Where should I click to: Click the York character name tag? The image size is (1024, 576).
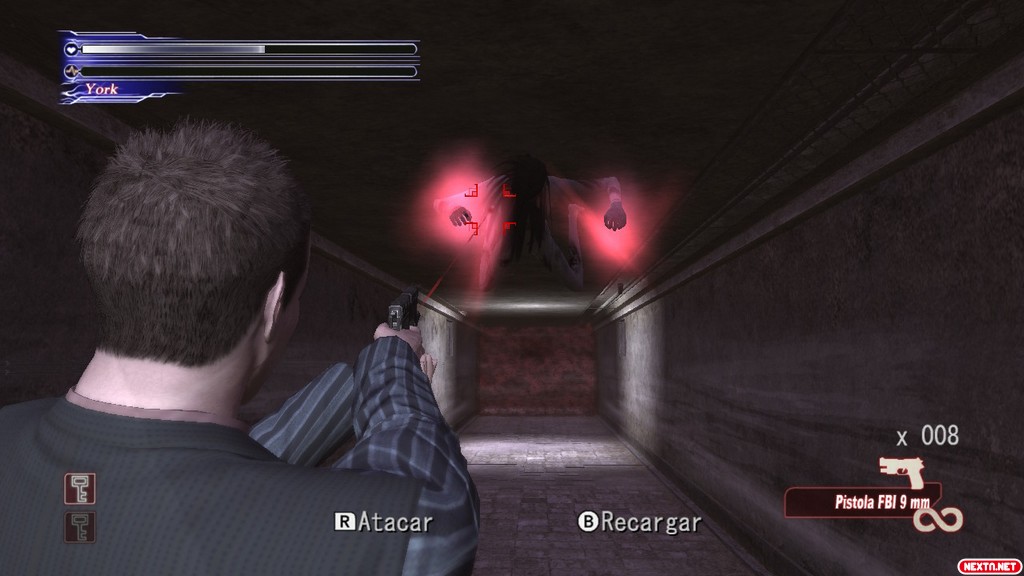101,89
